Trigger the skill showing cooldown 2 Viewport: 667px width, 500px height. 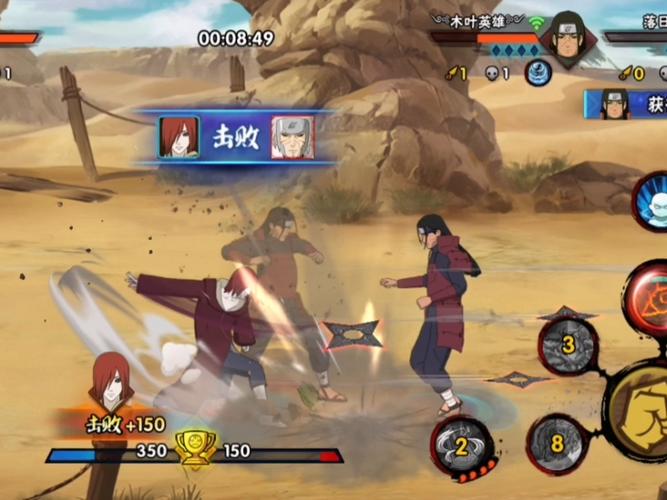point(462,446)
